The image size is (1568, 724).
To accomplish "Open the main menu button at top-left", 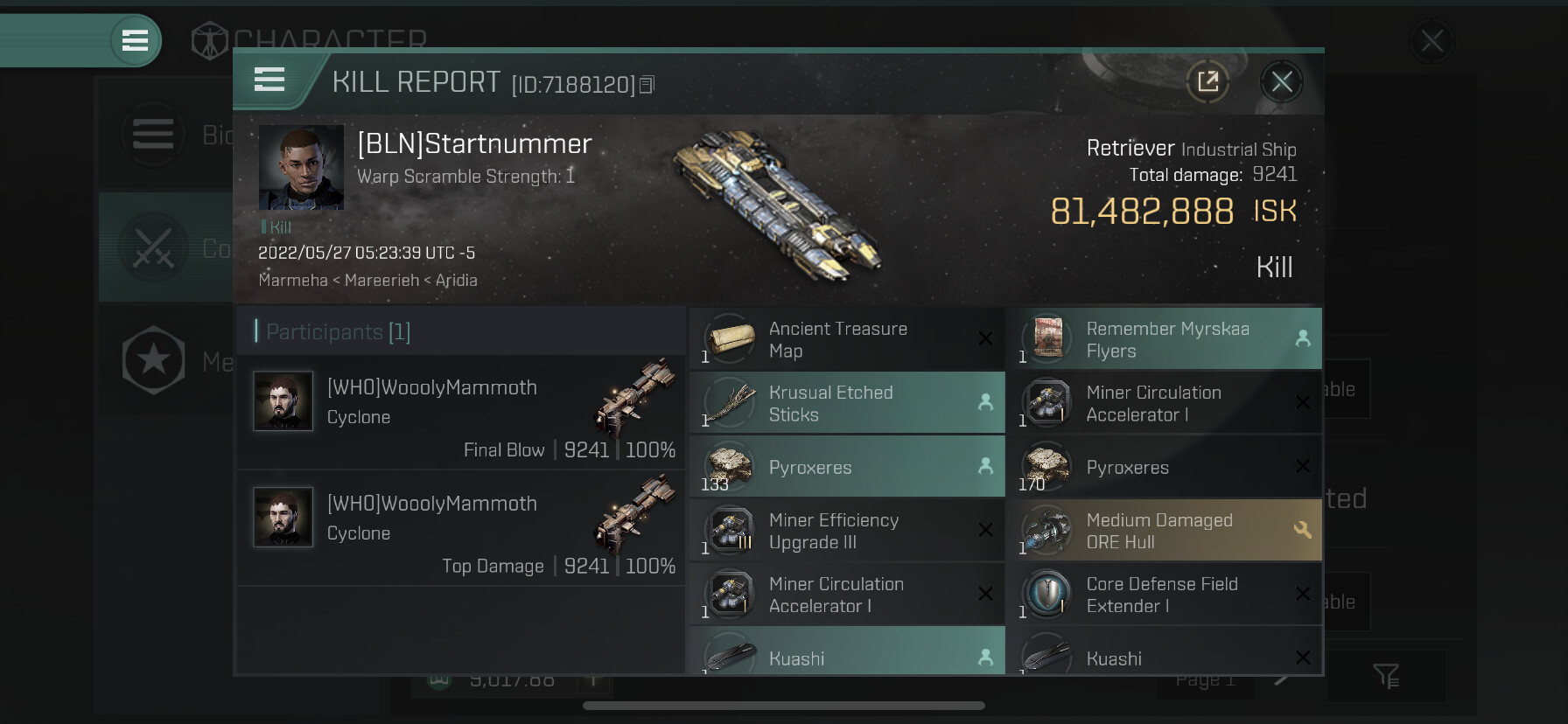I will point(135,40).
